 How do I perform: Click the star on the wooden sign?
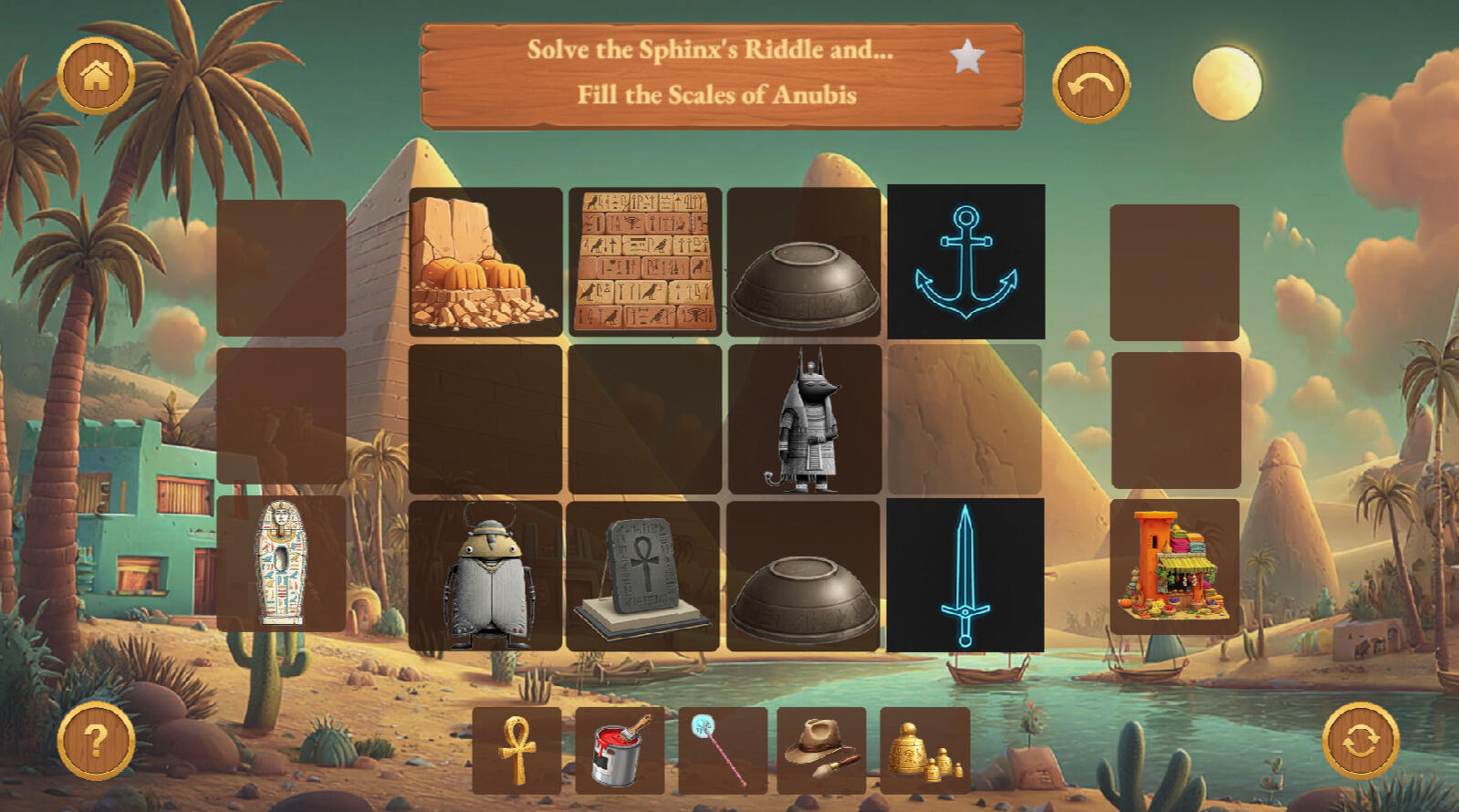(x=967, y=57)
